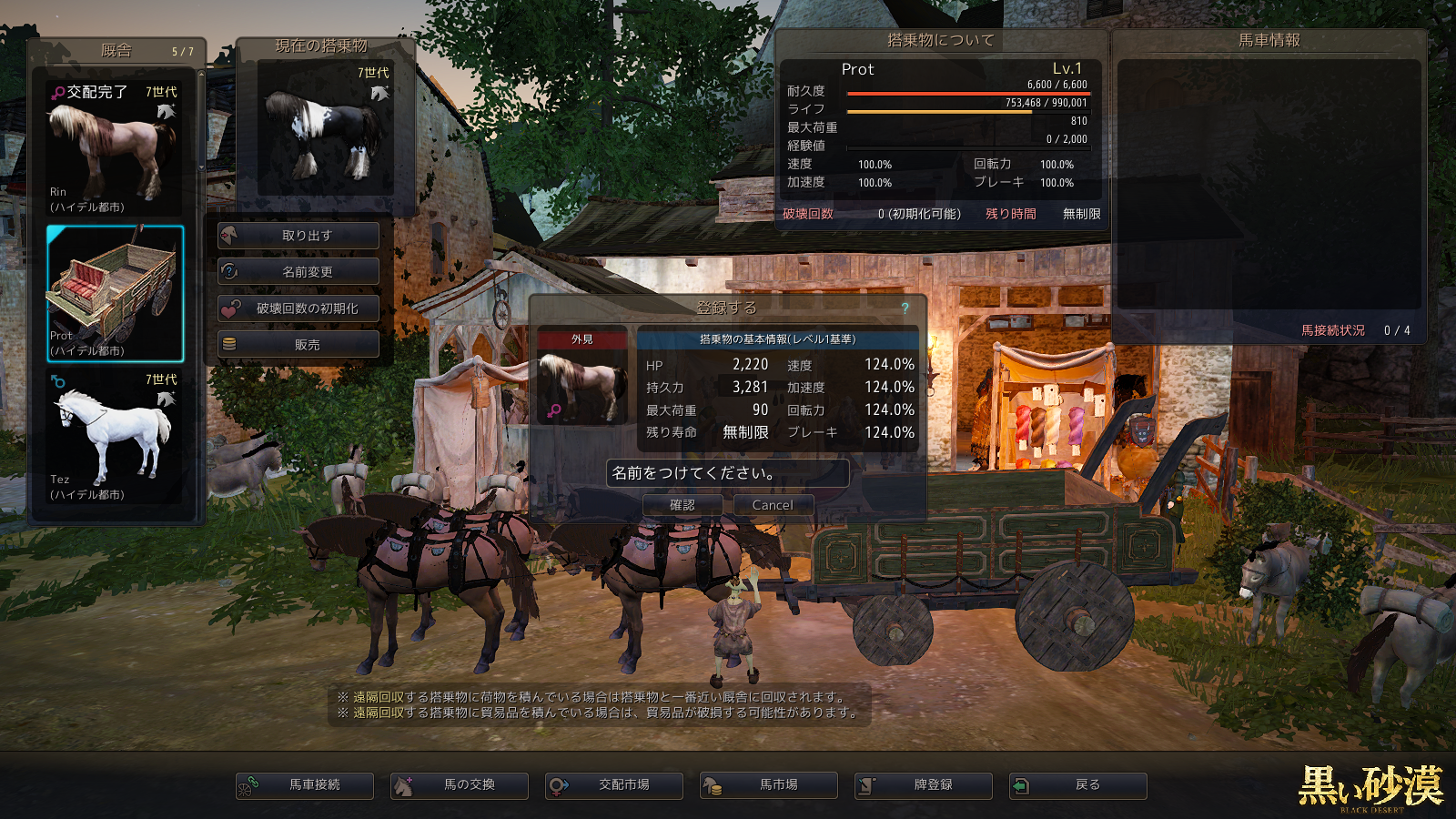
Task: Open the 馬の交換 horse exchange
Action: [x=460, y=785]
